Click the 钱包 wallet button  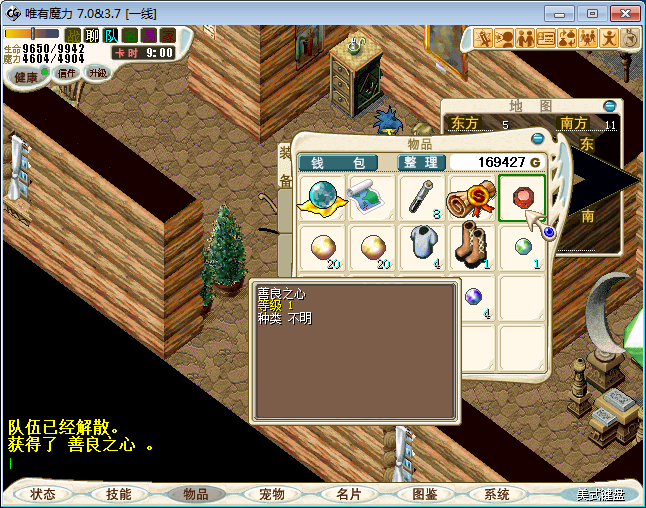point(338,163)
